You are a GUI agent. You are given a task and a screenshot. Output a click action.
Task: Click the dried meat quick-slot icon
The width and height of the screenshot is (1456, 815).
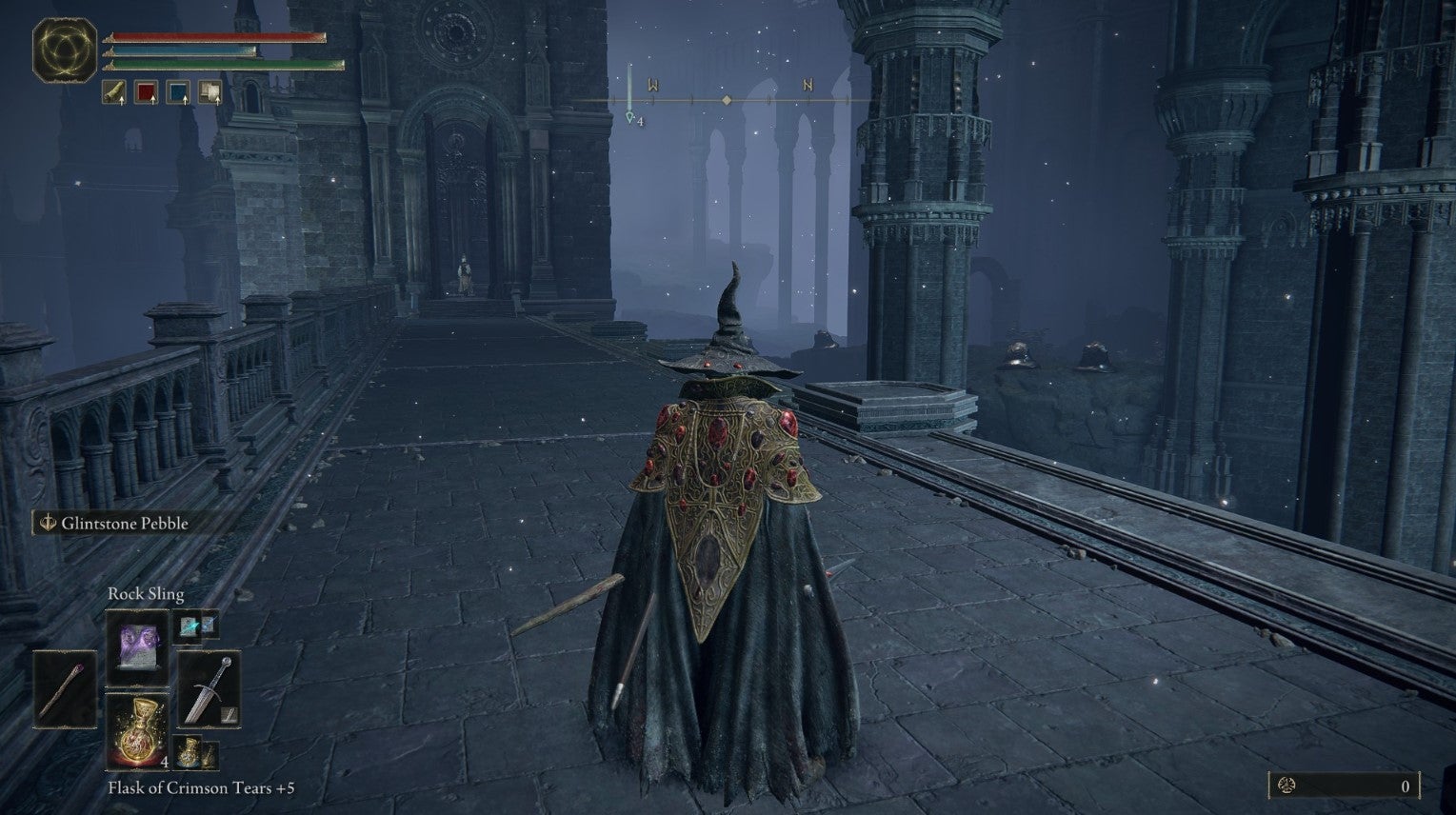[x=114, y=91]
